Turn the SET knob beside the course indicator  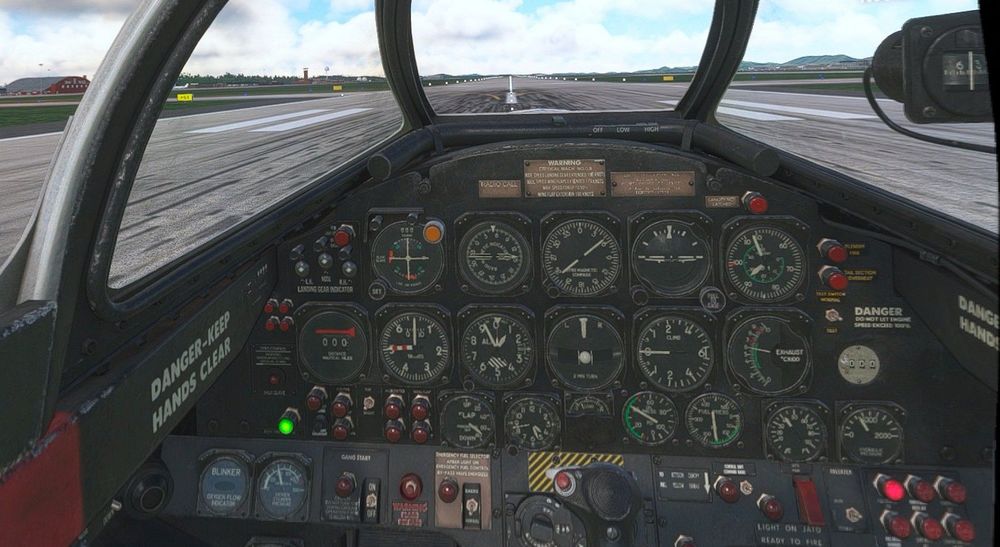(377, 291)
